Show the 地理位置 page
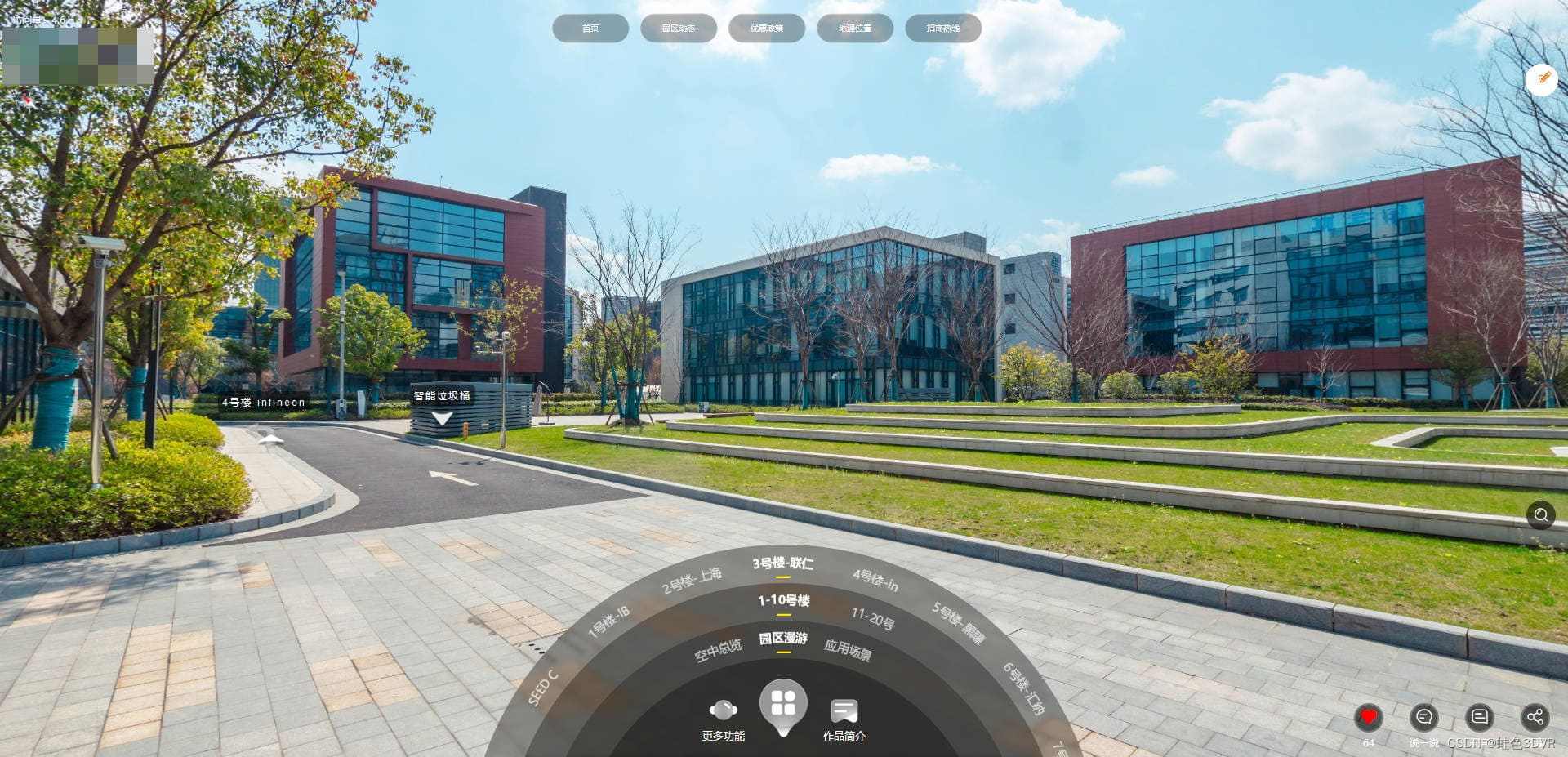 coord(855,29)
